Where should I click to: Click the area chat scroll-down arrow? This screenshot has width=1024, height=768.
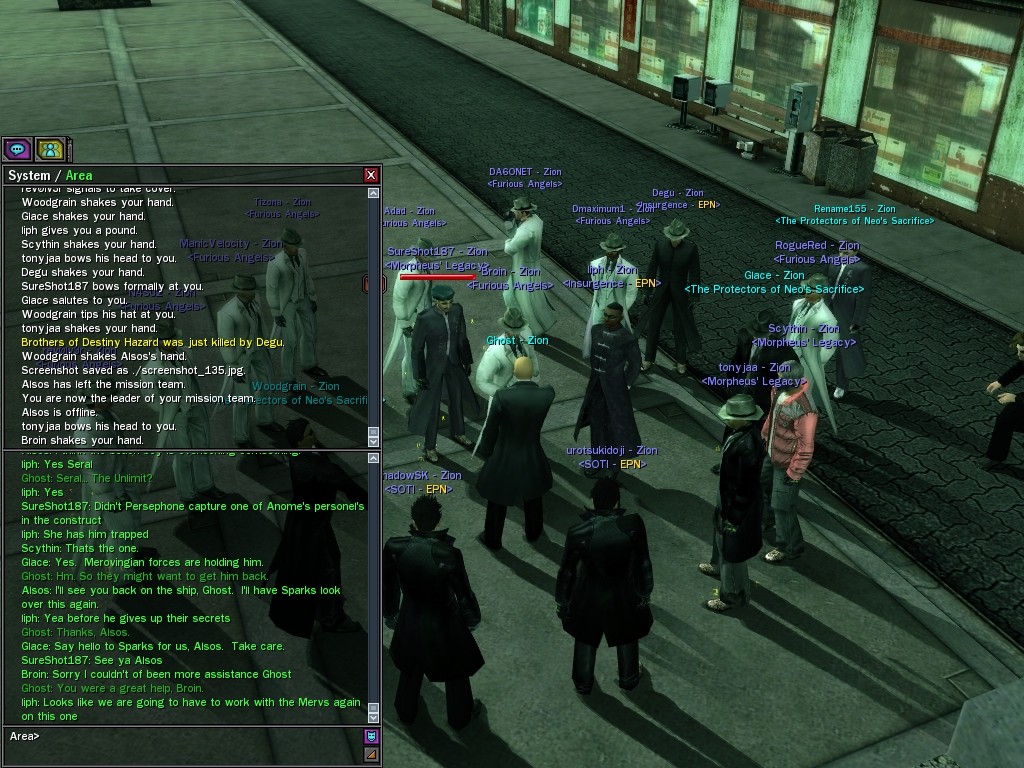(x=374, y=716)
